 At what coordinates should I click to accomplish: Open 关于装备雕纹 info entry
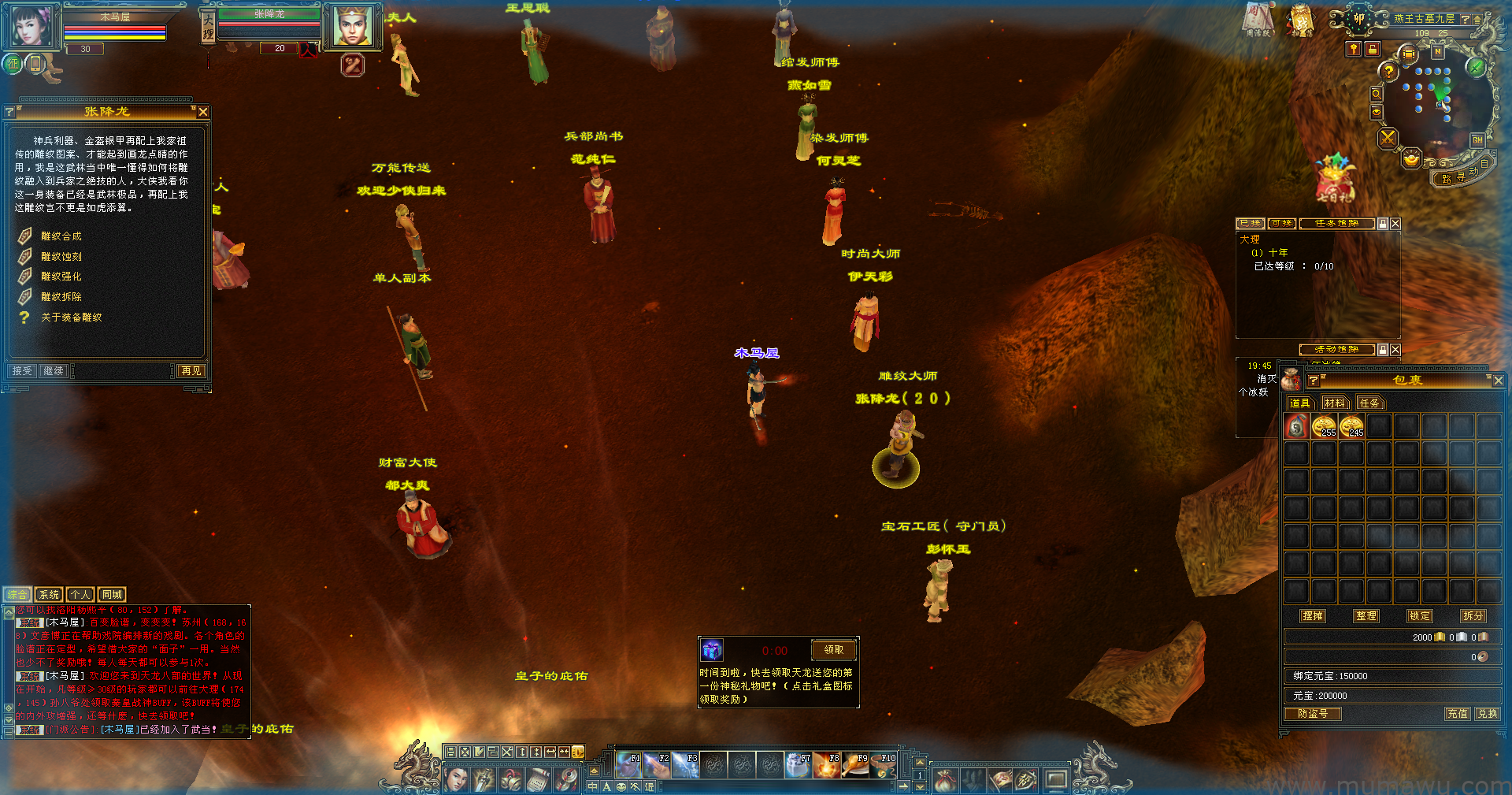71,318
